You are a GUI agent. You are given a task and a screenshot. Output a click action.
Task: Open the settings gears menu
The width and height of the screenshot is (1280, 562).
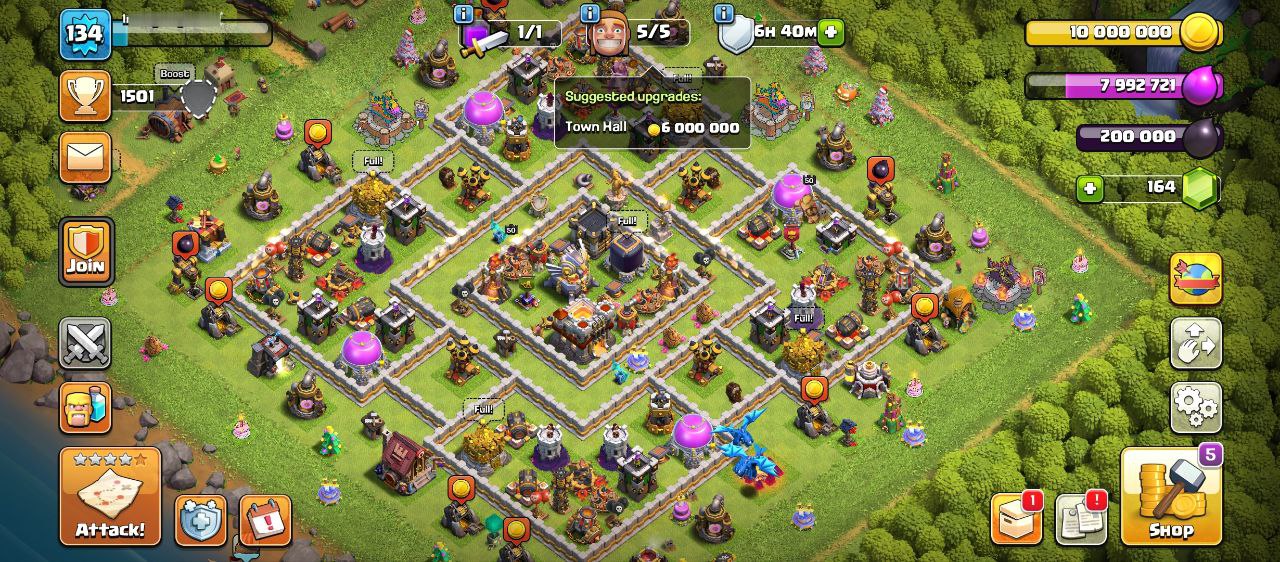point(1195,405)
